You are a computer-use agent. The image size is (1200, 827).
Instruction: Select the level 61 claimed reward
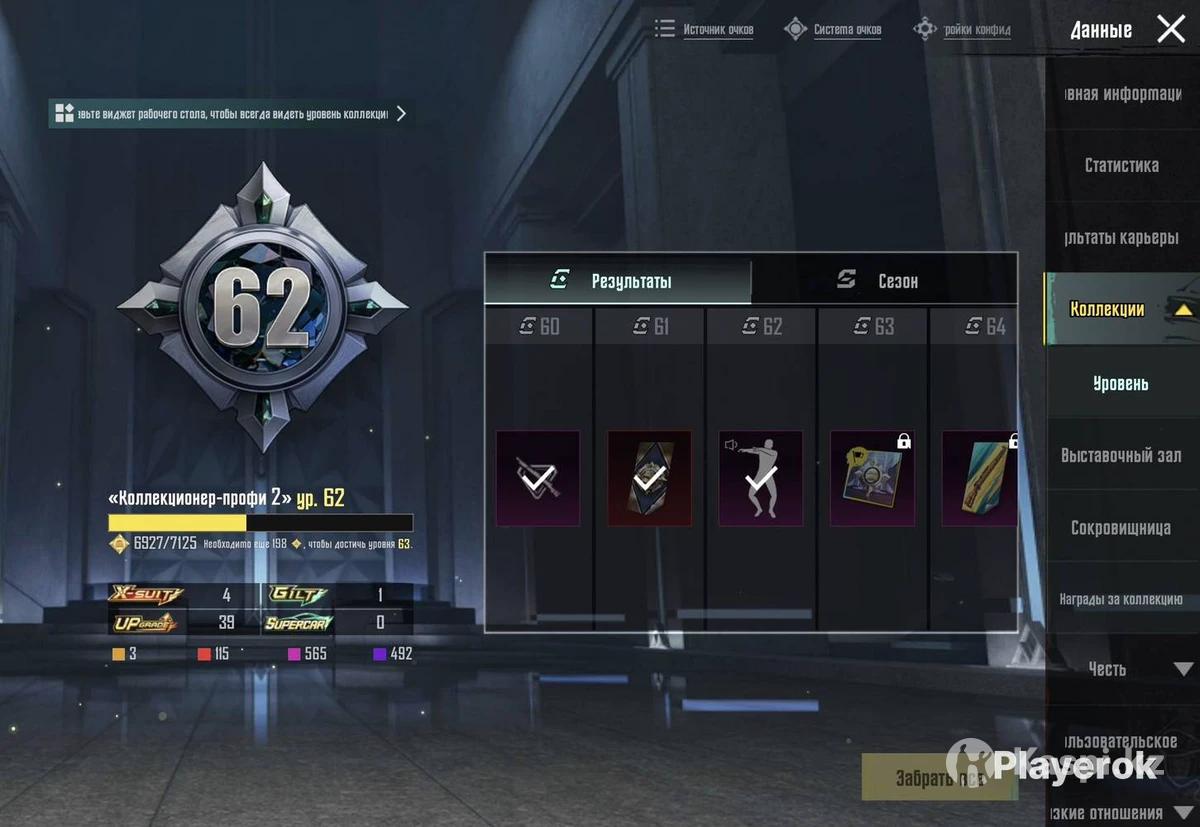[x=649, y=478]
